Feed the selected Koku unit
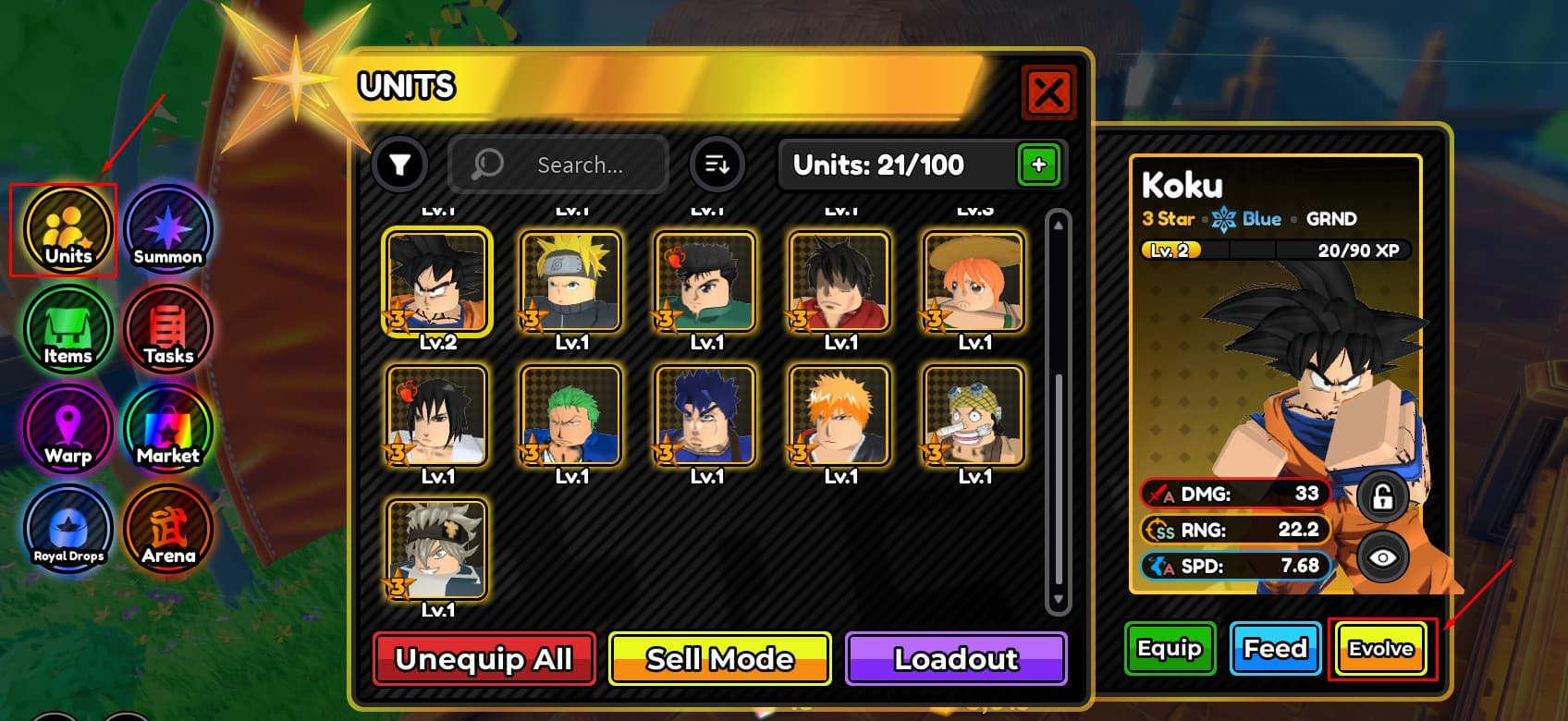1568x721 pixels. 1275,649
